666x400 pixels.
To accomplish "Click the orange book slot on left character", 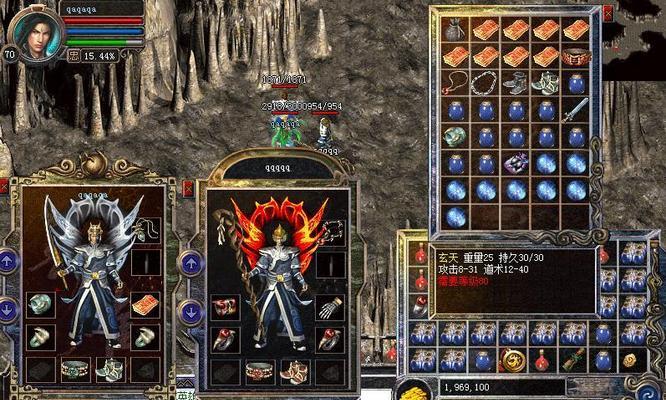I will [146, 304].
